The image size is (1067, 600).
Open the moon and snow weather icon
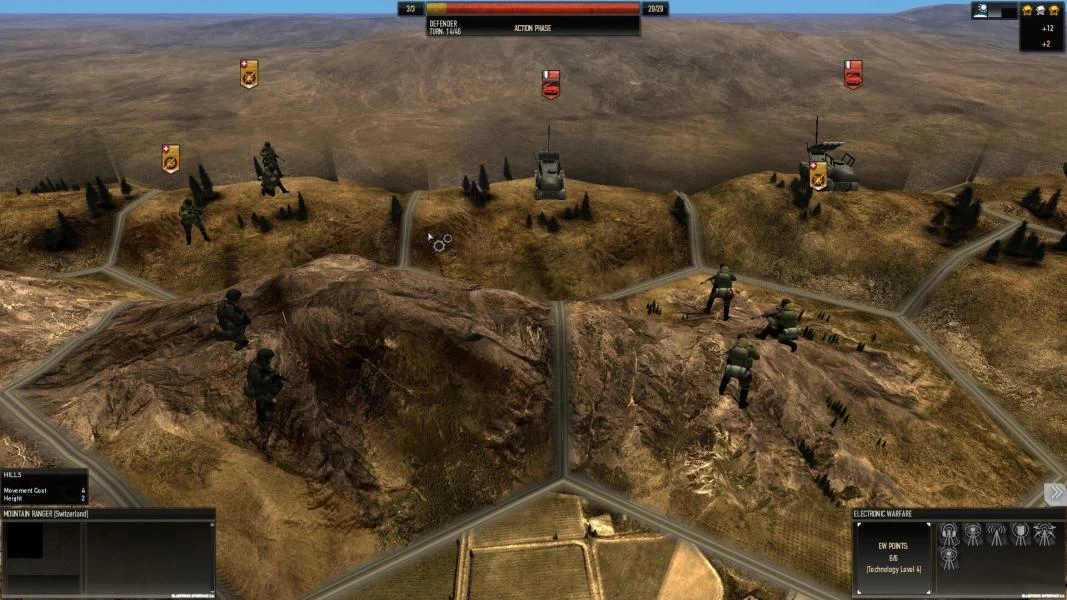pyautogui.click(x=981, y=11)
